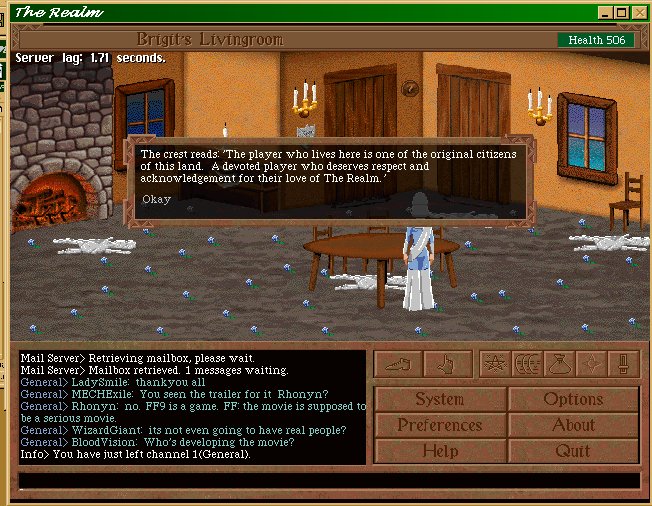This screenshot has height=506, width=652.
Task: Quit the game via Quit button
Action: pyautogui.click(x=573, y=451)
